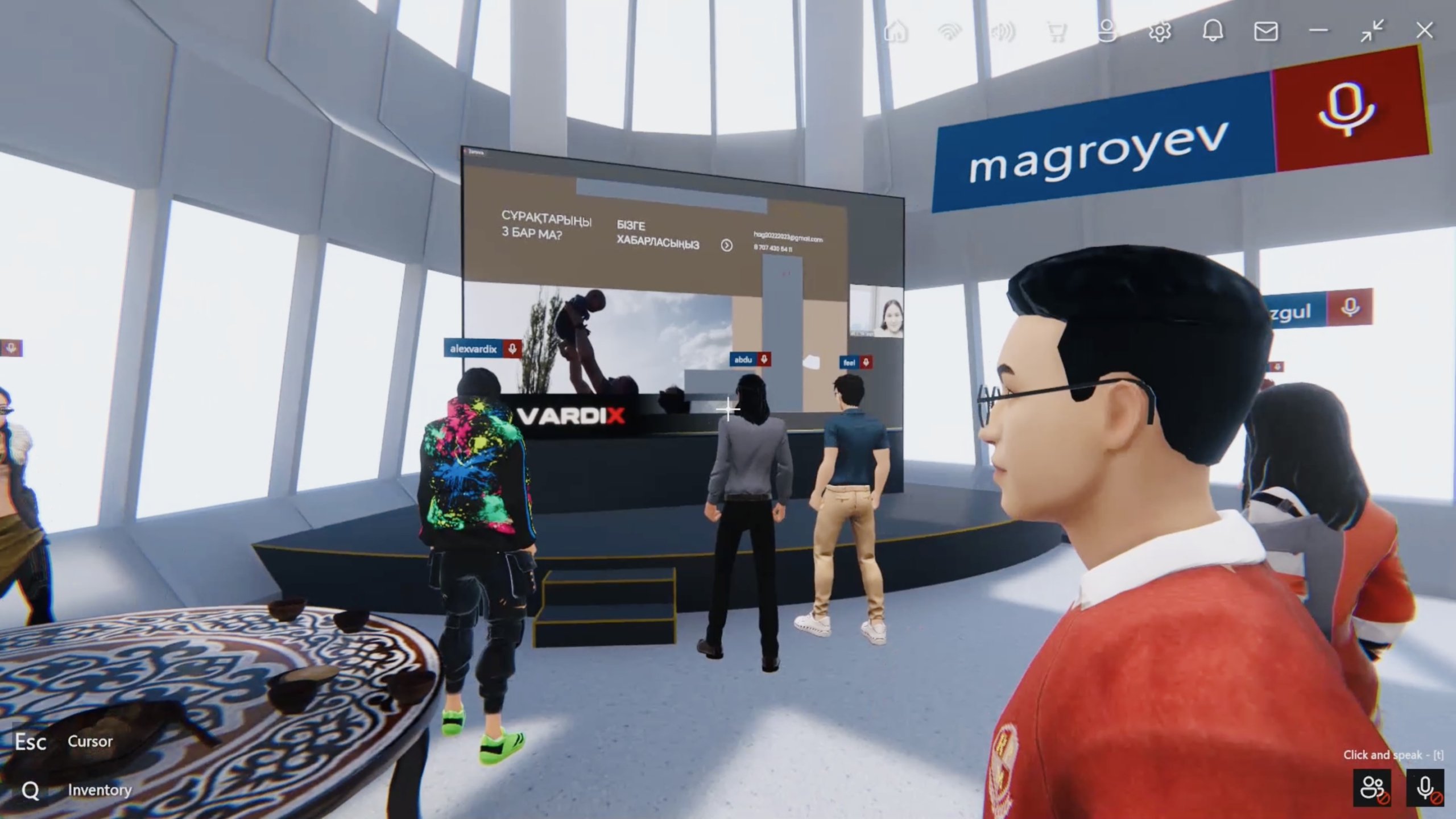
Task: Open the envelope messages inbox
Action: click(x=1266, y=31)
